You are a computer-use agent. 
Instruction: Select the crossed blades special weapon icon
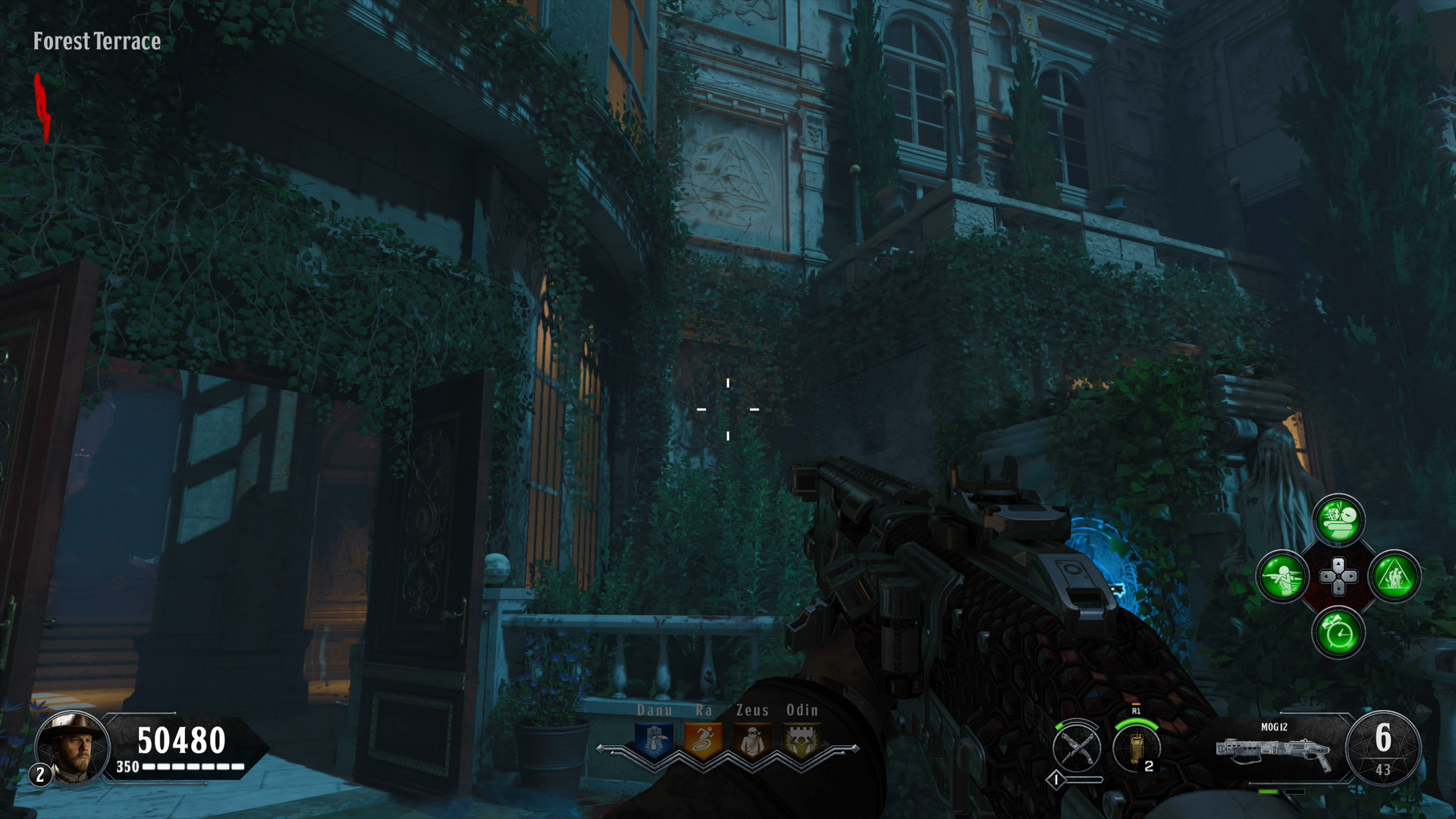click(x=1077, y=748)
